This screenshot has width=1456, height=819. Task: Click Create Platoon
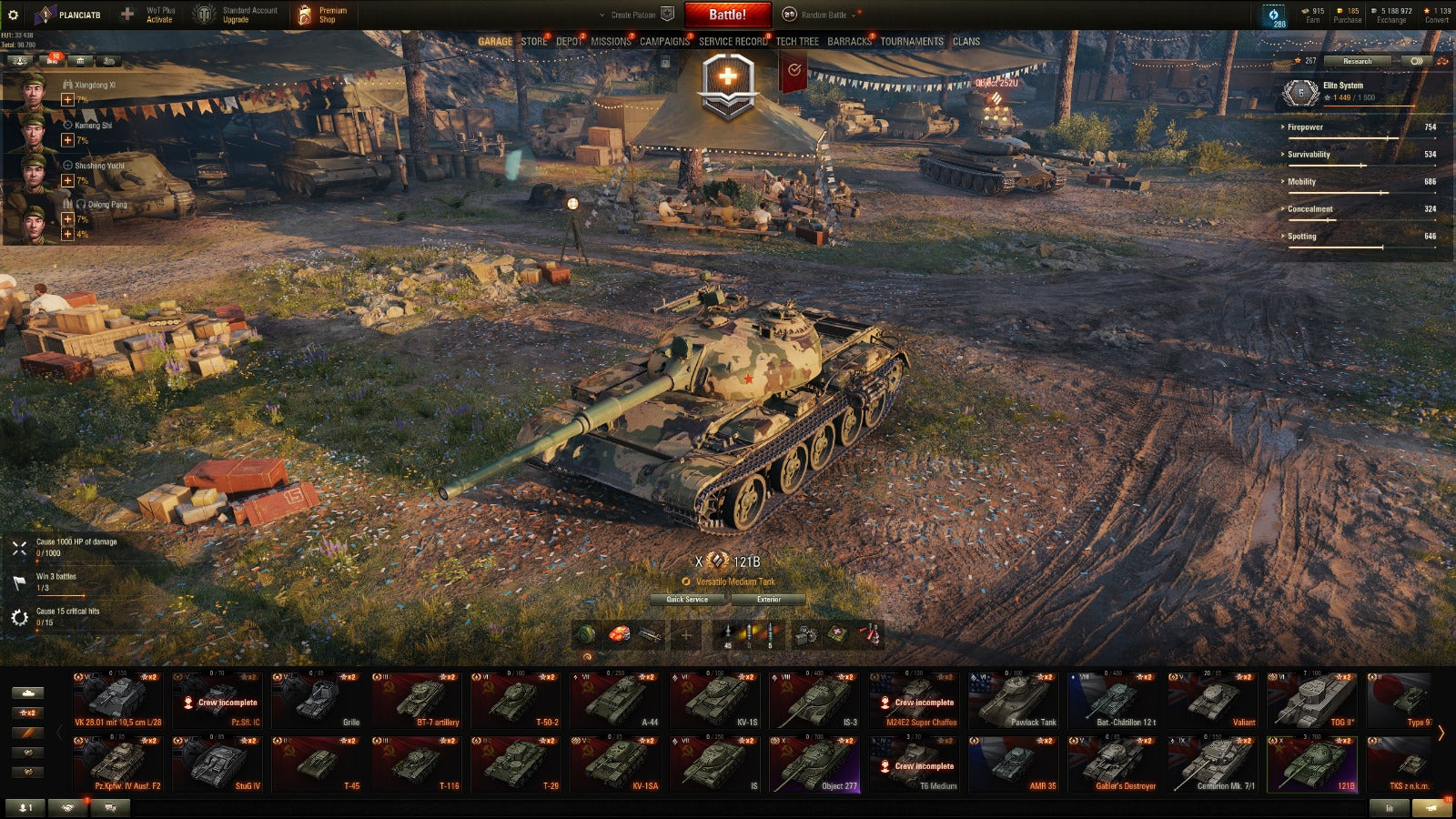click(633, 15)
